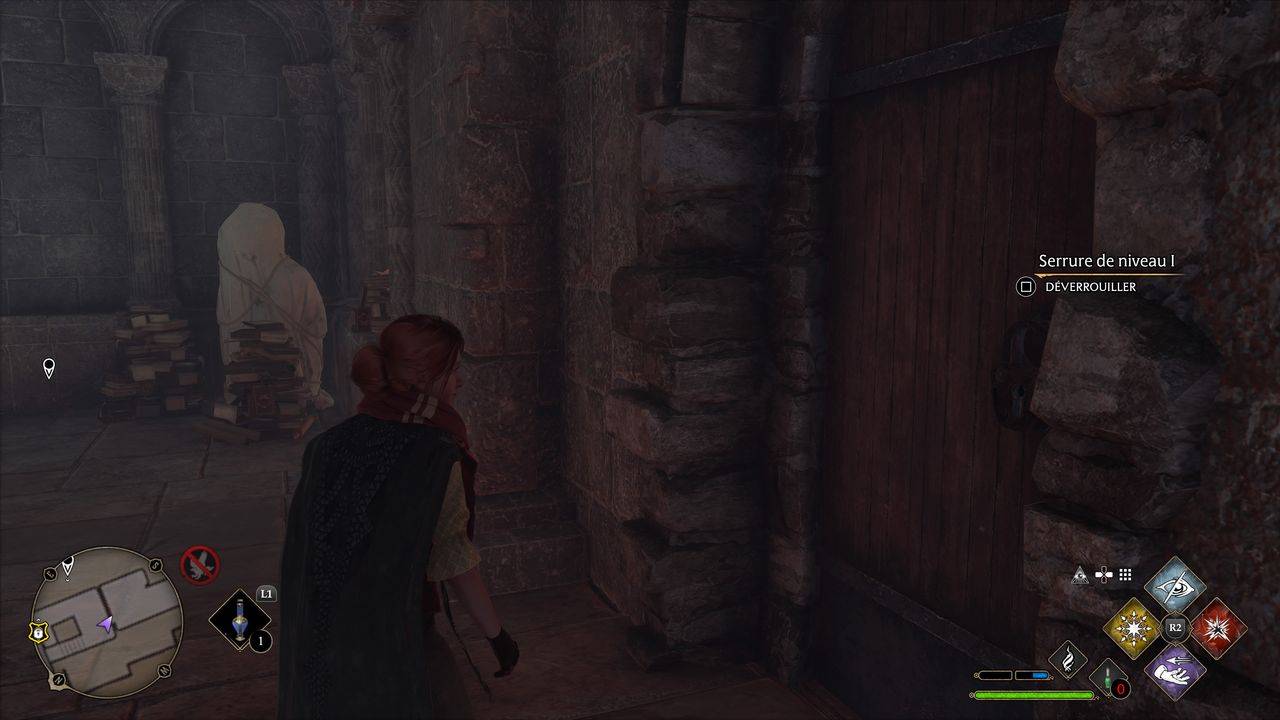1280x720 pixels.
Task: Activate the purple hand-and-arrow spell
Action: (1175, 669)
